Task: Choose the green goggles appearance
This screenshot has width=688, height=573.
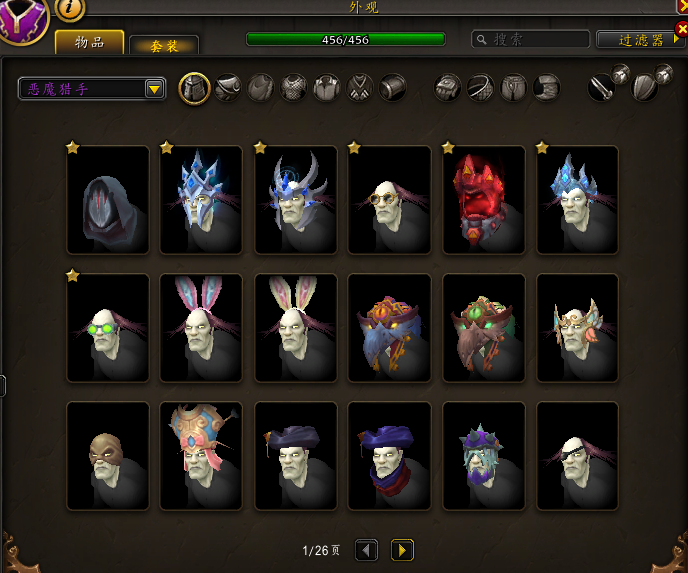Action: [108, 328]
